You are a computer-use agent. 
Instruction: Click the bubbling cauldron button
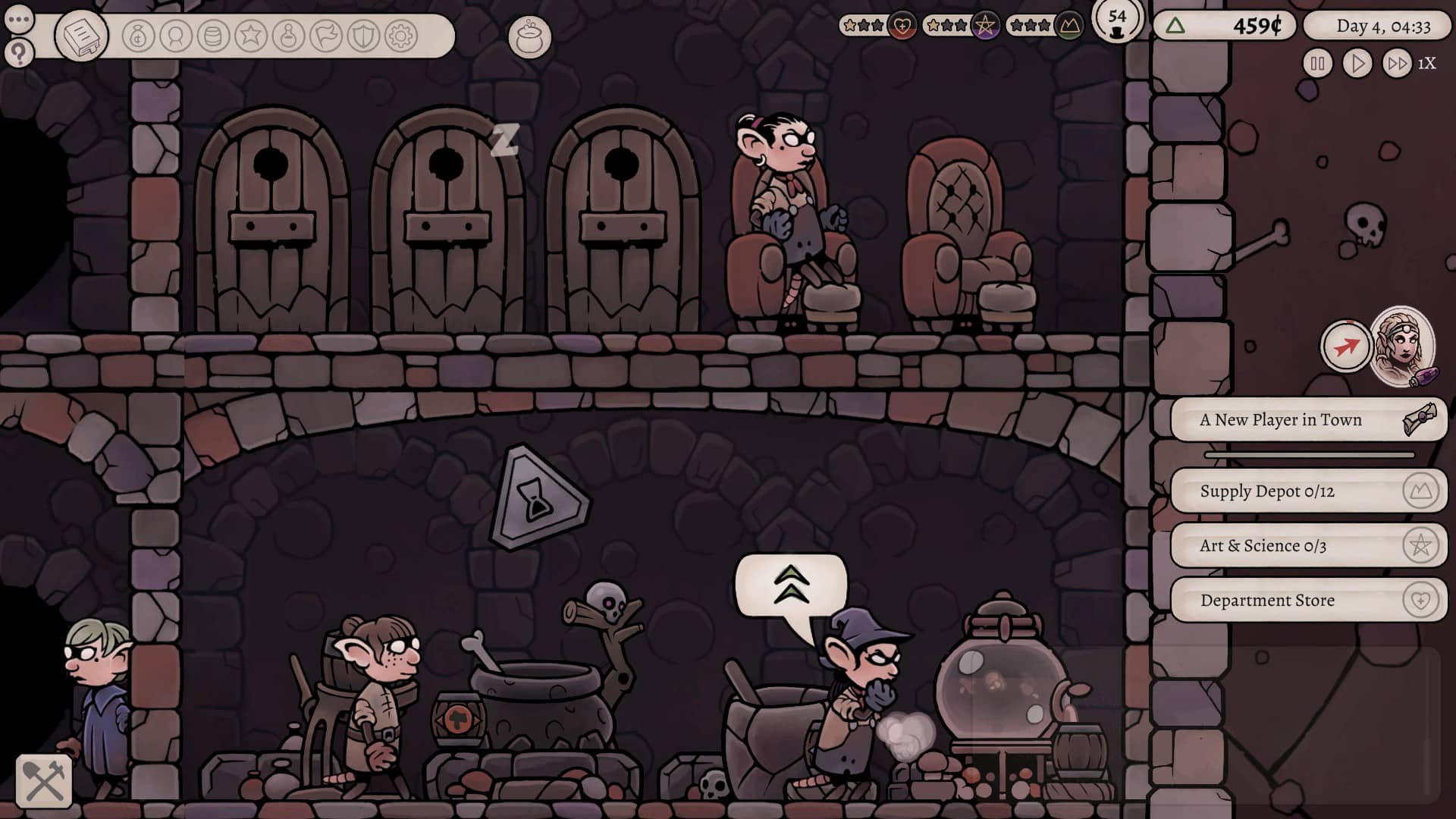(529, 36)
